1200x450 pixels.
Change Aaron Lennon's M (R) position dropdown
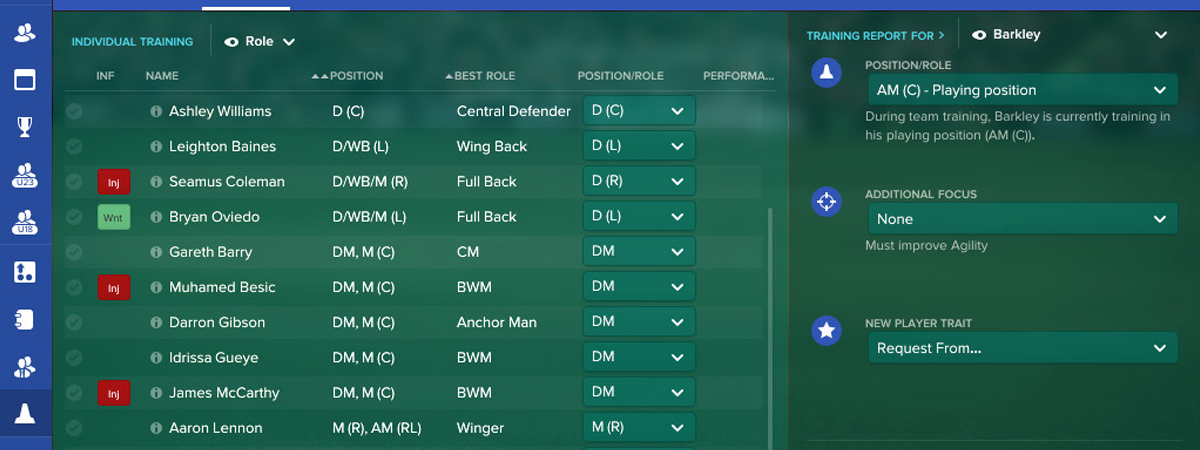[x=638, y=428]
